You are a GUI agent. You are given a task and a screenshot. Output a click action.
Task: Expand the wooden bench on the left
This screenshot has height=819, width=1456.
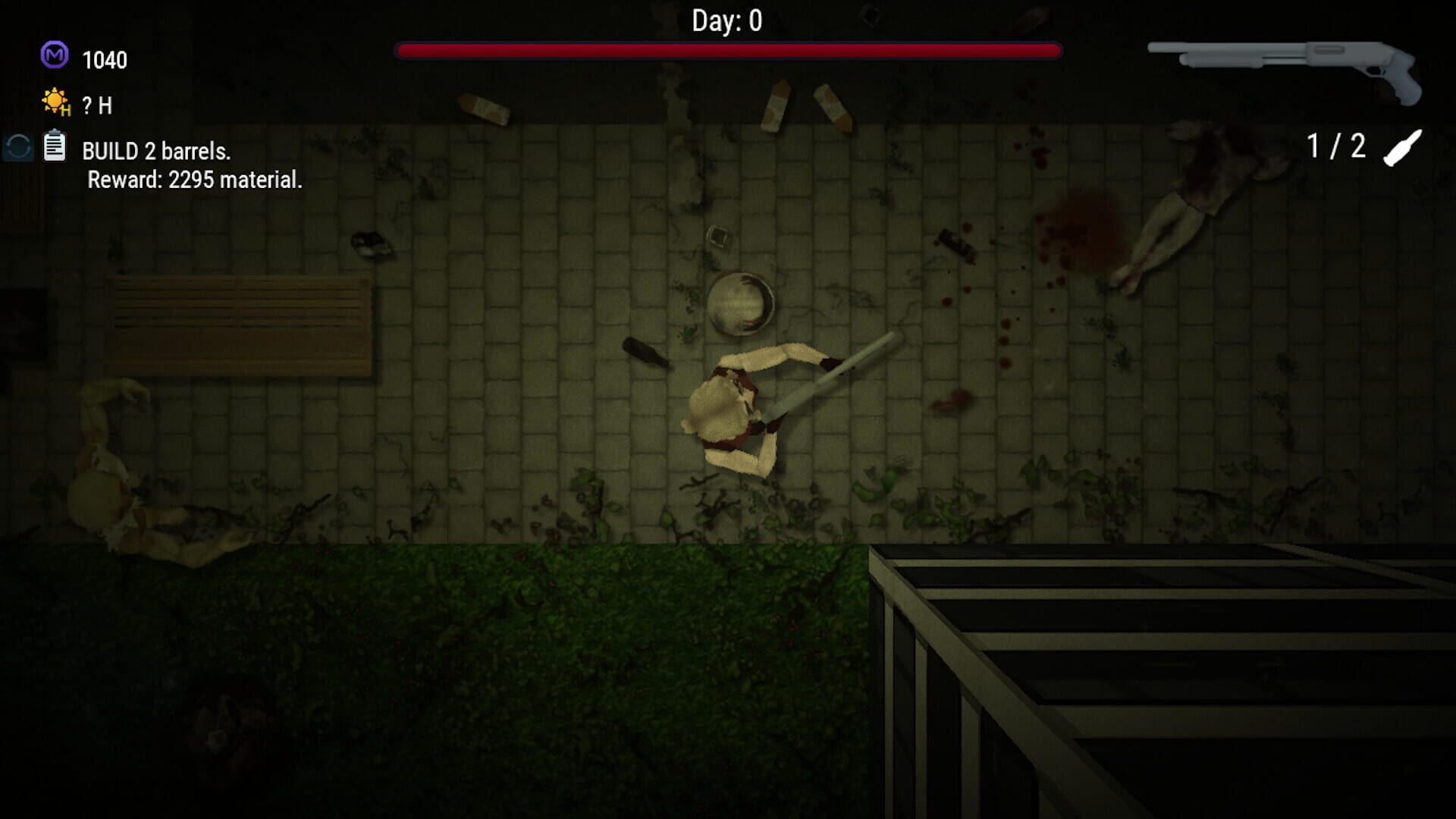click(239, 326)
